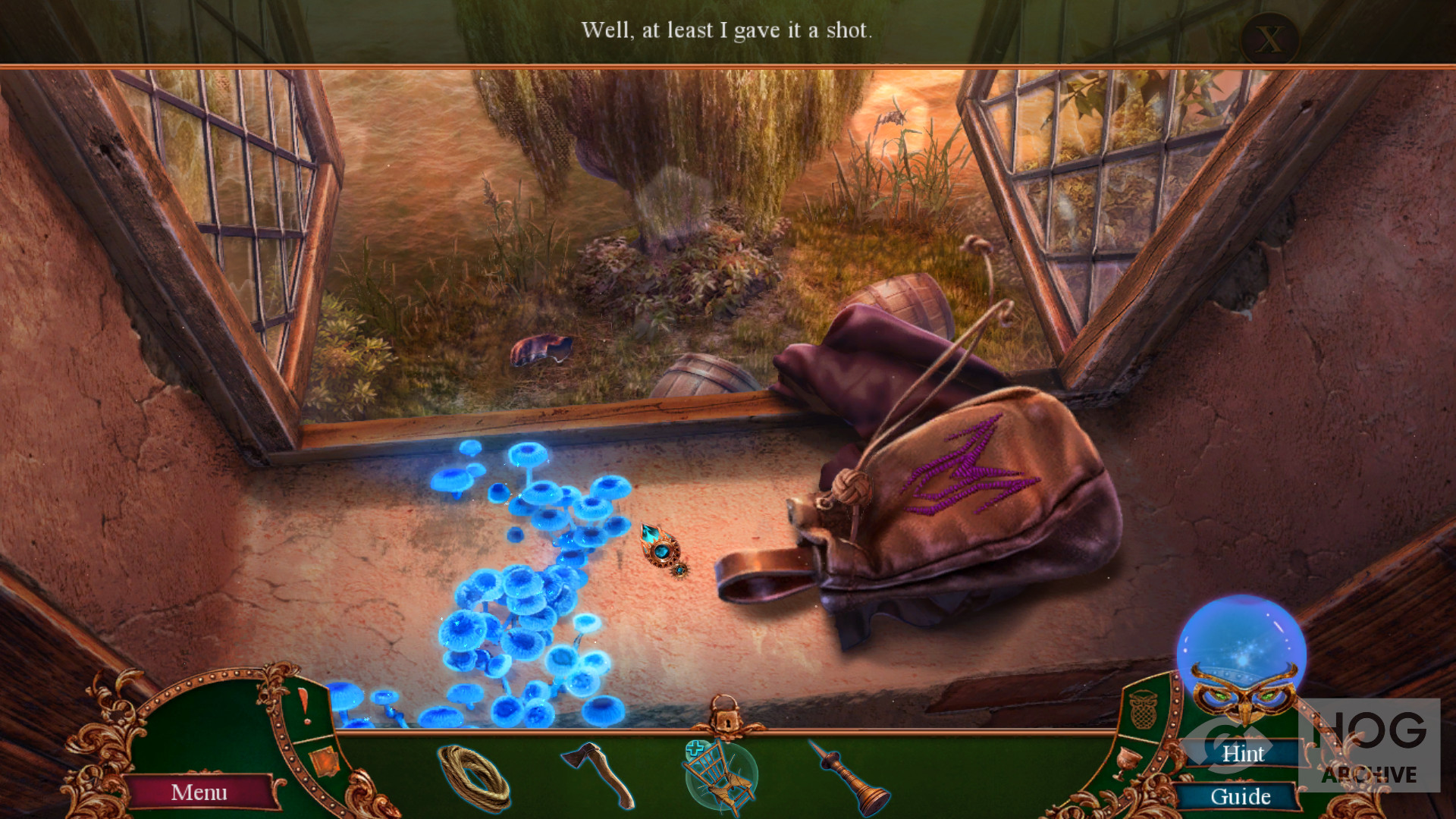Viewport: 1456px width, 819px height.
Task: Select the broken chair inventory item
Action: pos(720,777)
